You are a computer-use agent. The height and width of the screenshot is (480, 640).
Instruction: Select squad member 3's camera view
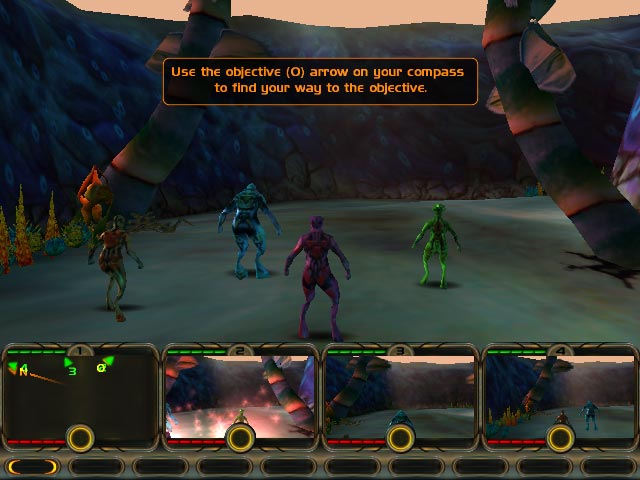click(400, 390)
